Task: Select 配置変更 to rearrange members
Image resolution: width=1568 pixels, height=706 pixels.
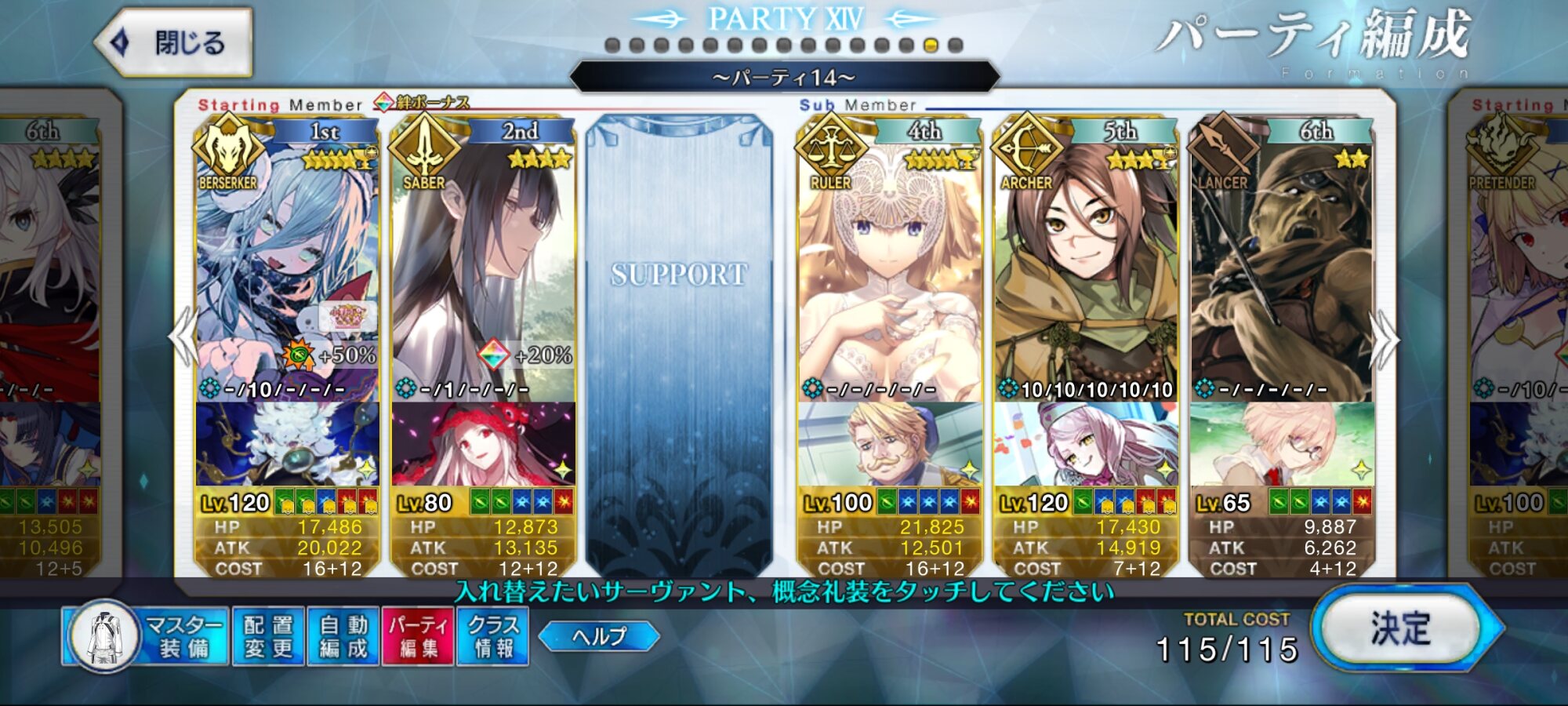Action: click(268, 636)
